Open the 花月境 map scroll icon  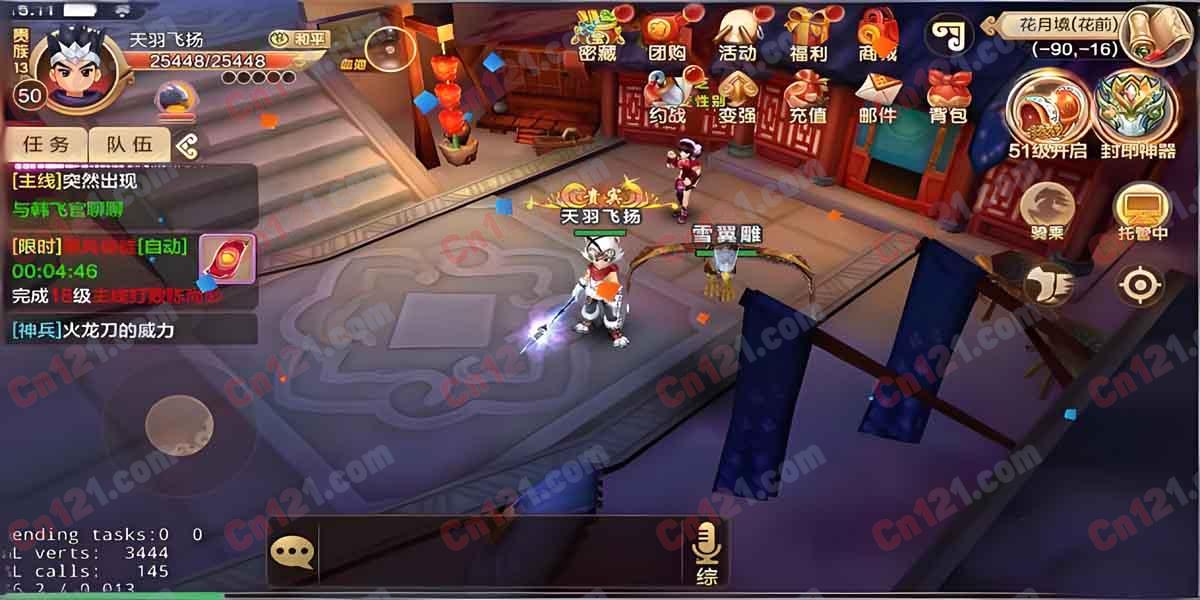coord(1154,35)
